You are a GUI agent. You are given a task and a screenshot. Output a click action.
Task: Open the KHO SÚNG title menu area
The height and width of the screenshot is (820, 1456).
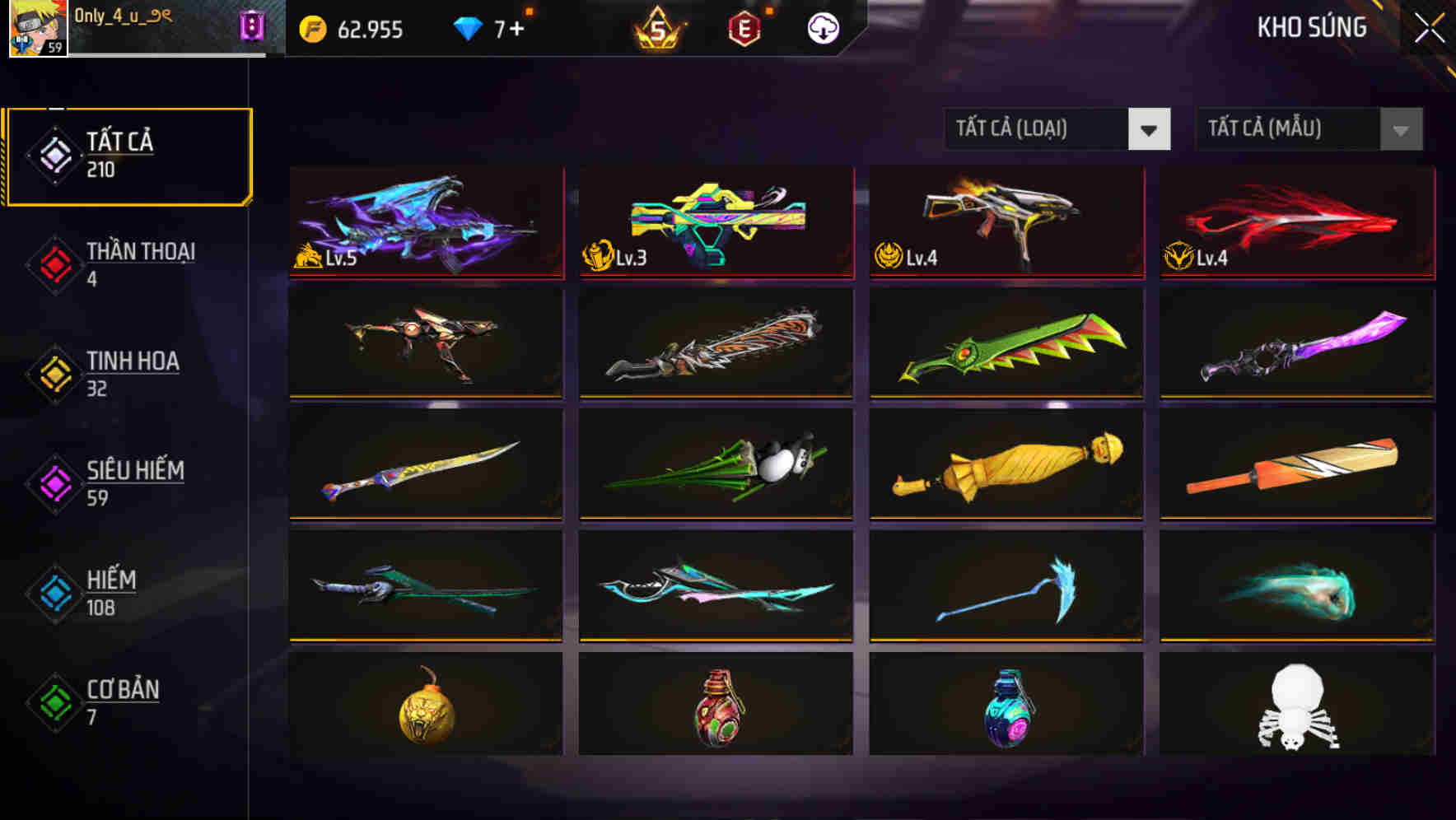[1311, 27]
